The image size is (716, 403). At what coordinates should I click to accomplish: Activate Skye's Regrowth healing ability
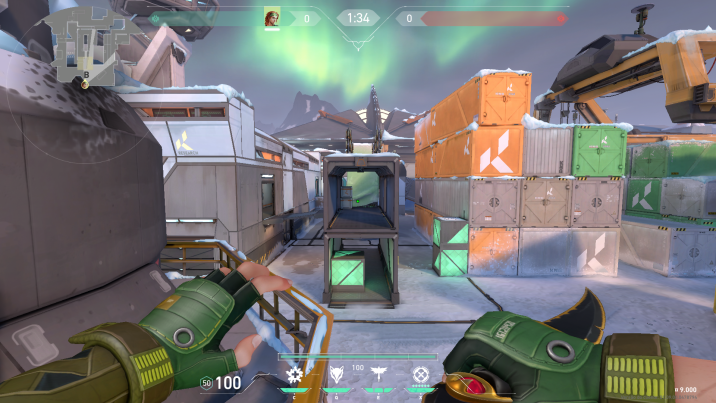[x=294, y=375]
